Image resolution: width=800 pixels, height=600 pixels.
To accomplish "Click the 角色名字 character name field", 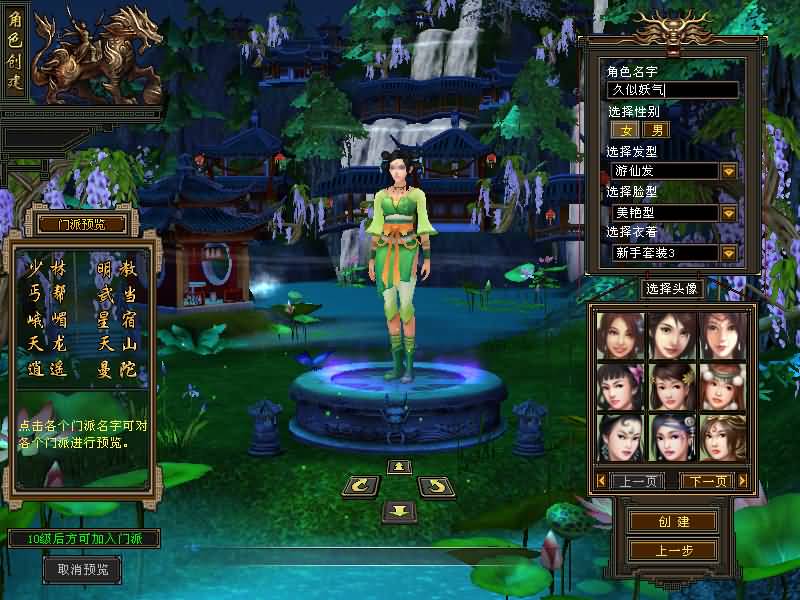I will (x=672, y=90).
